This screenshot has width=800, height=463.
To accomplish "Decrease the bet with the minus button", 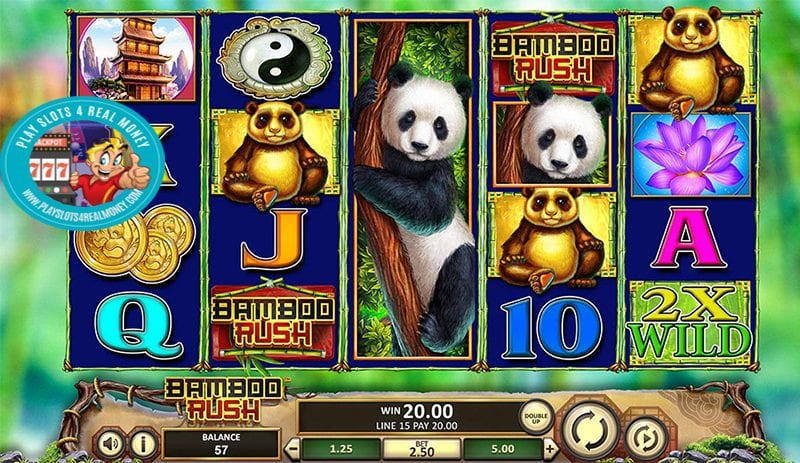I will 293,447.
